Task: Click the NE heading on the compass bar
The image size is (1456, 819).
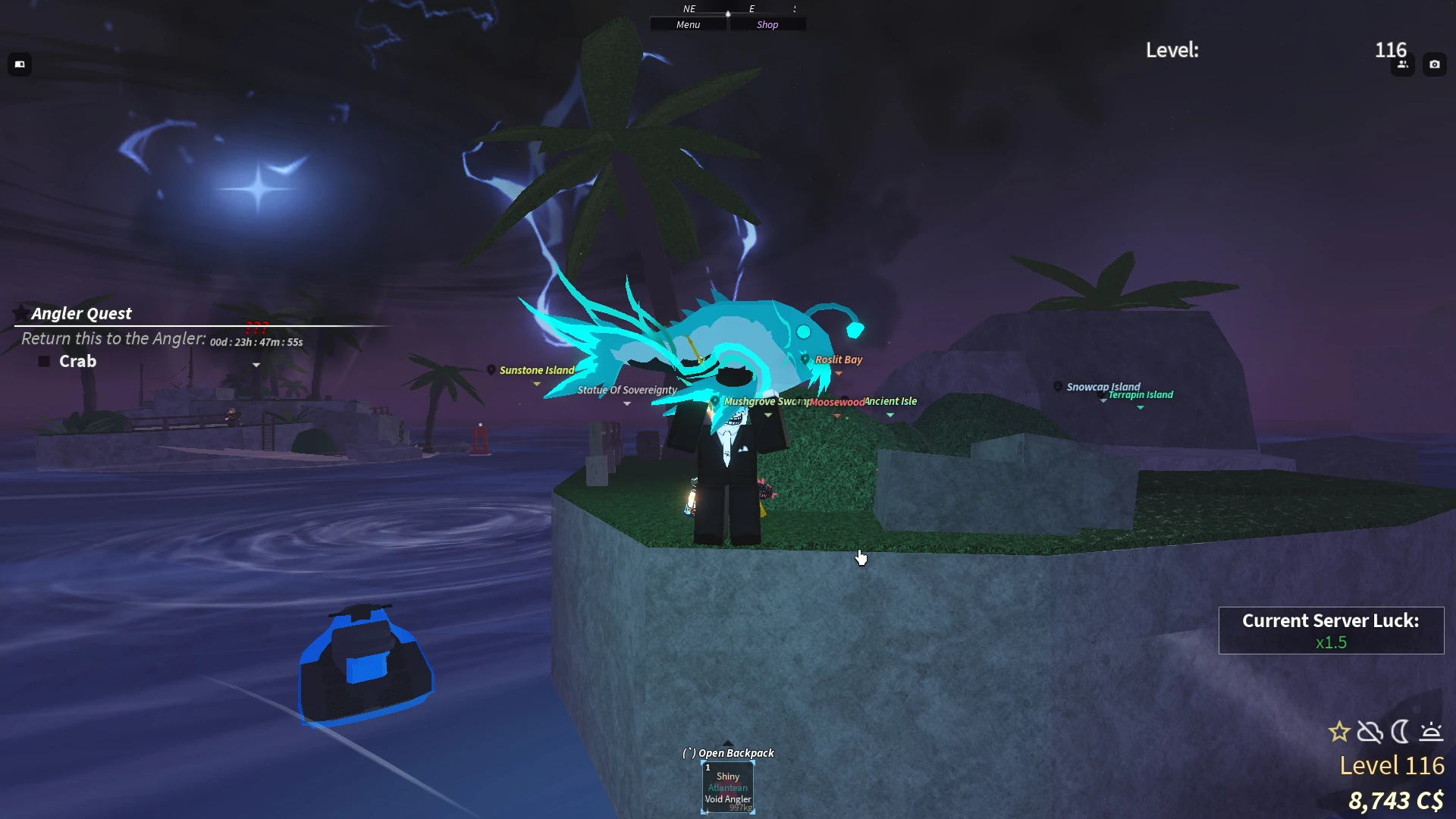Action: (x=689, y=8)
